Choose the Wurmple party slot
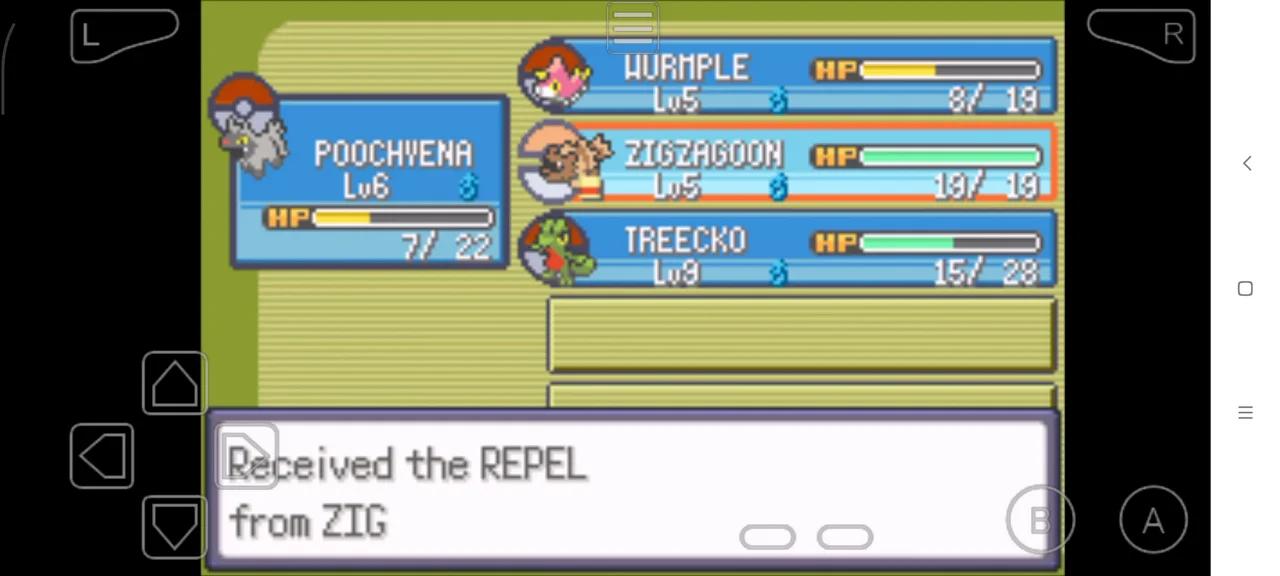 [790, 76]
